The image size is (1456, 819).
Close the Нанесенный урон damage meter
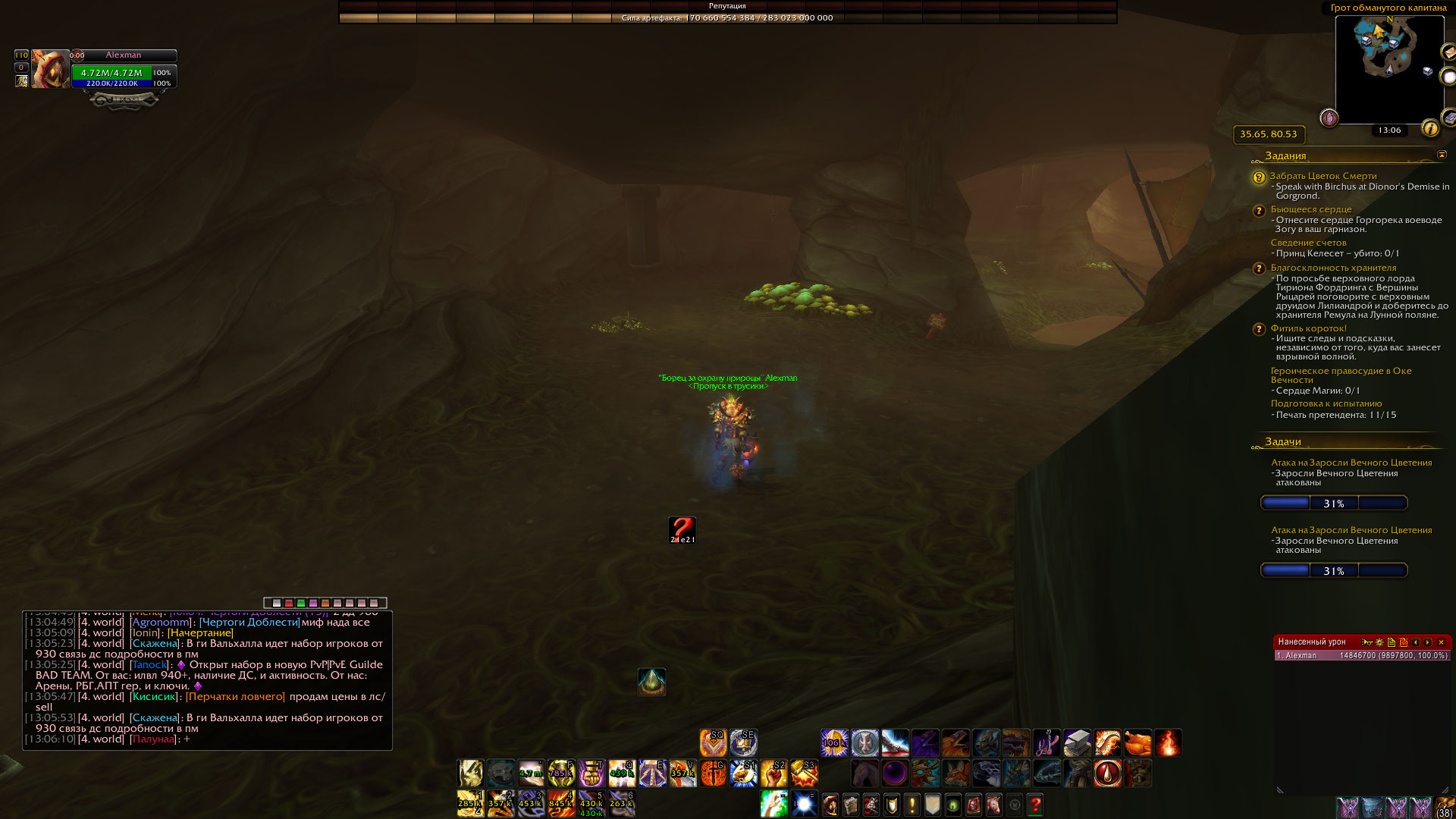[1442, 642]
